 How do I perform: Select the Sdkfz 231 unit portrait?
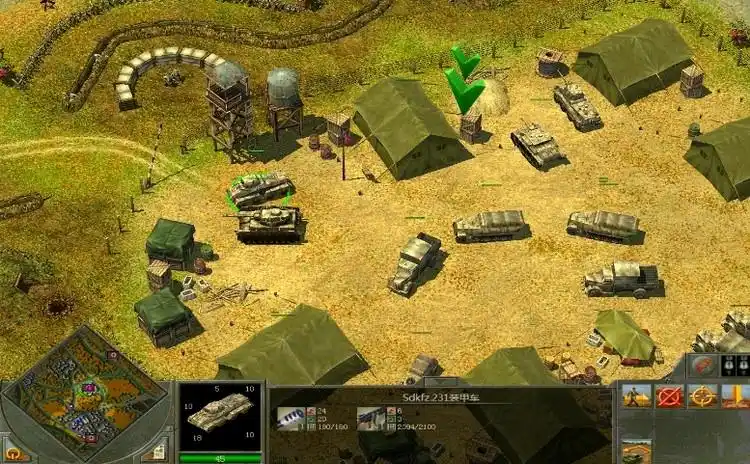click(219, 413)
